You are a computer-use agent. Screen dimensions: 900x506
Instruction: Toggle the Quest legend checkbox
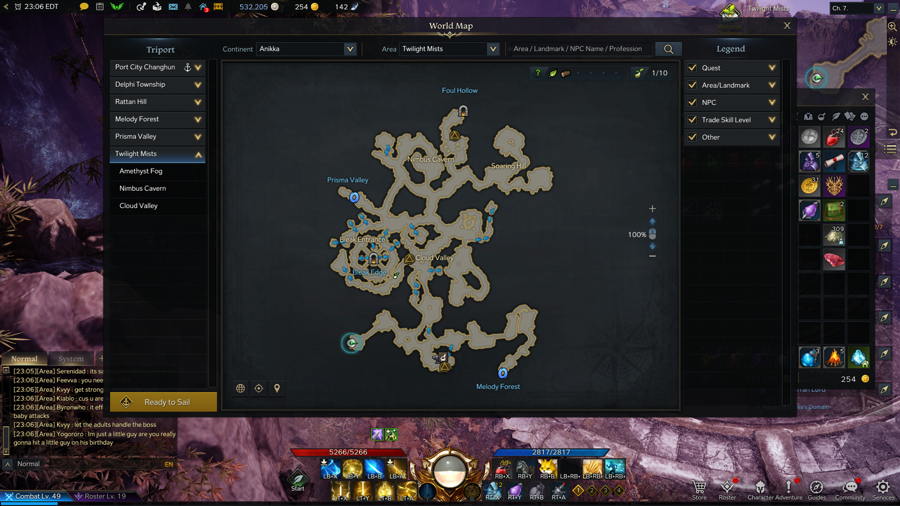point(692,68)
